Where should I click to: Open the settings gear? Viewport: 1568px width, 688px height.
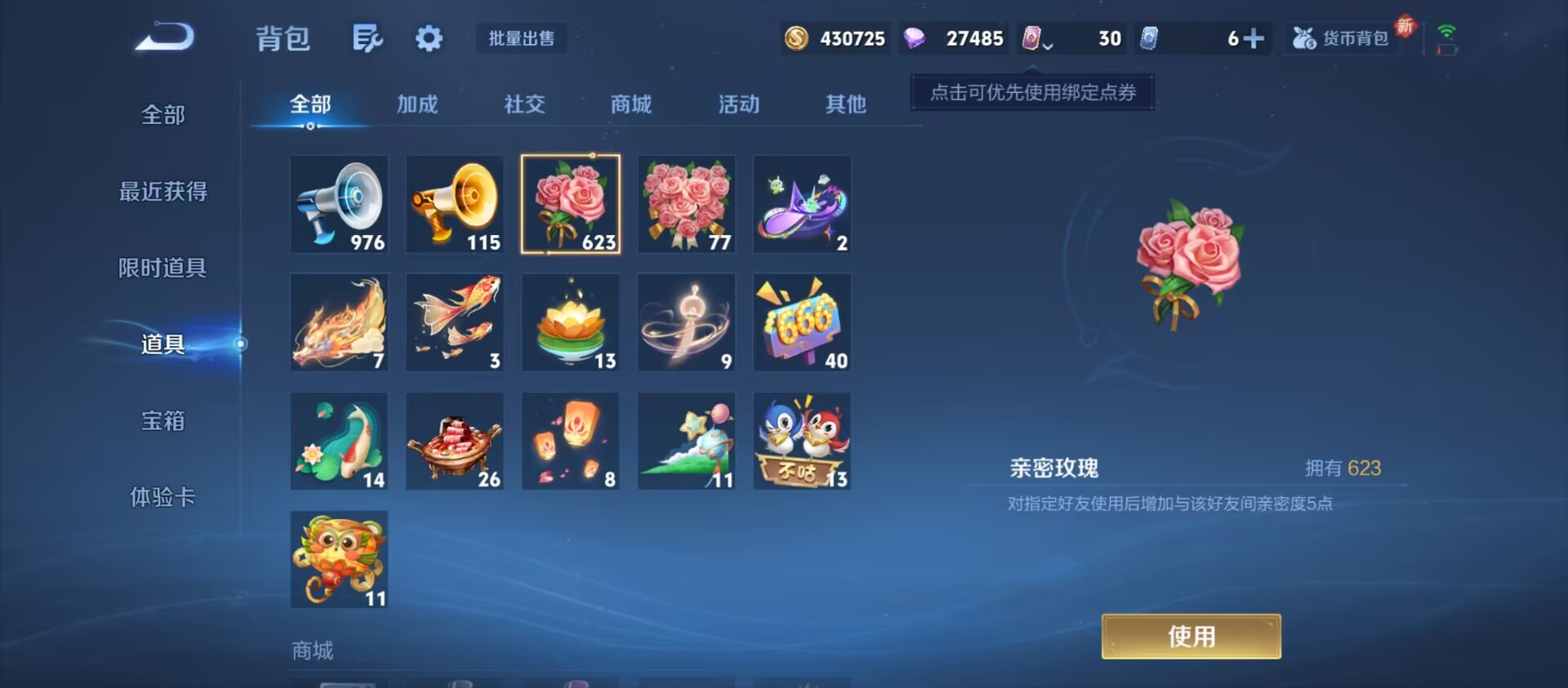(x=429, y=38)
